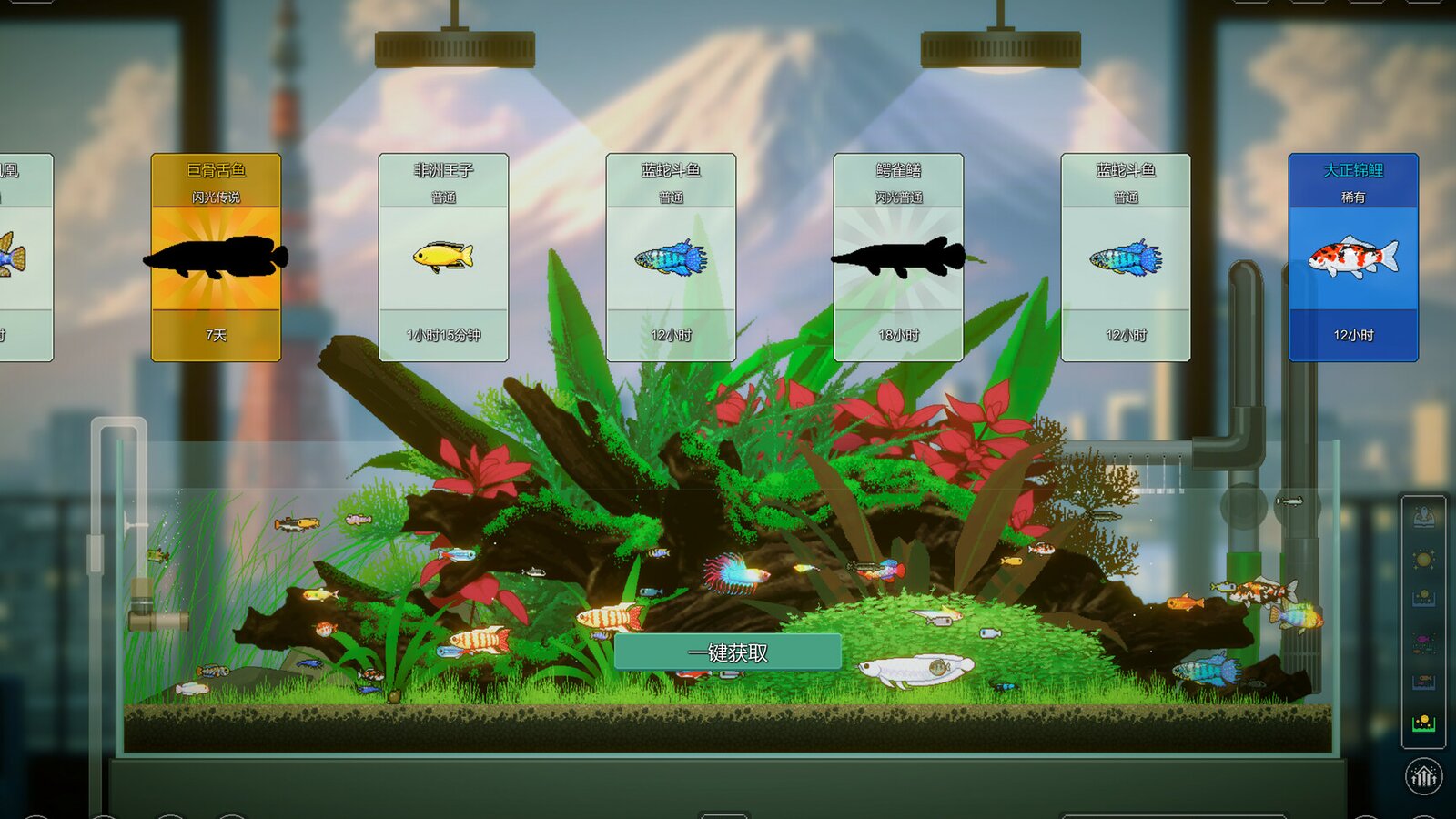This screenshot has height=819, width=1456.
Task: Select the glowing sun icon in the sidebar
Action: point(1423,557)
